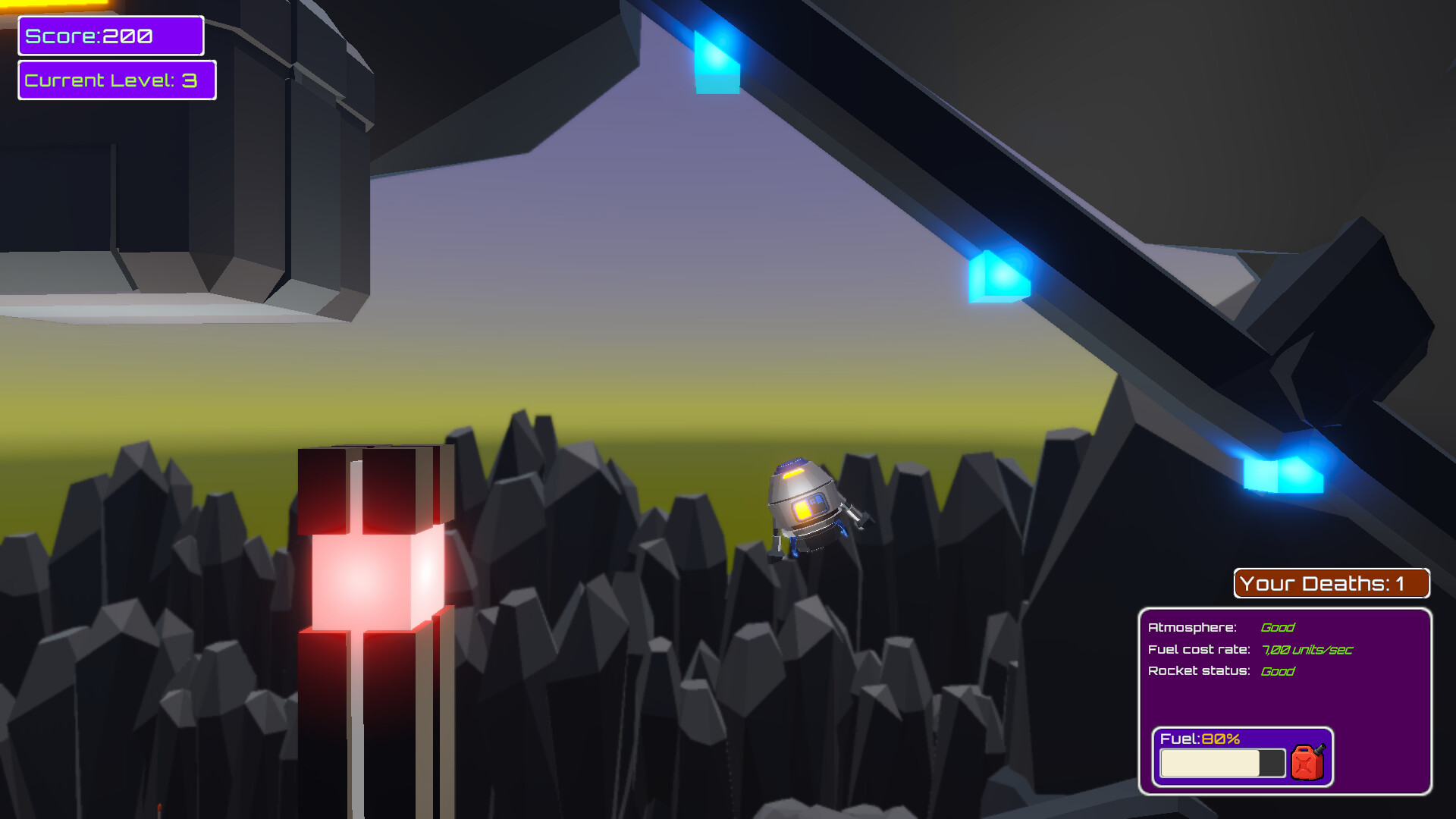
Task: Collapse the Your Deaths counter
Action: tap(1331, 583)
